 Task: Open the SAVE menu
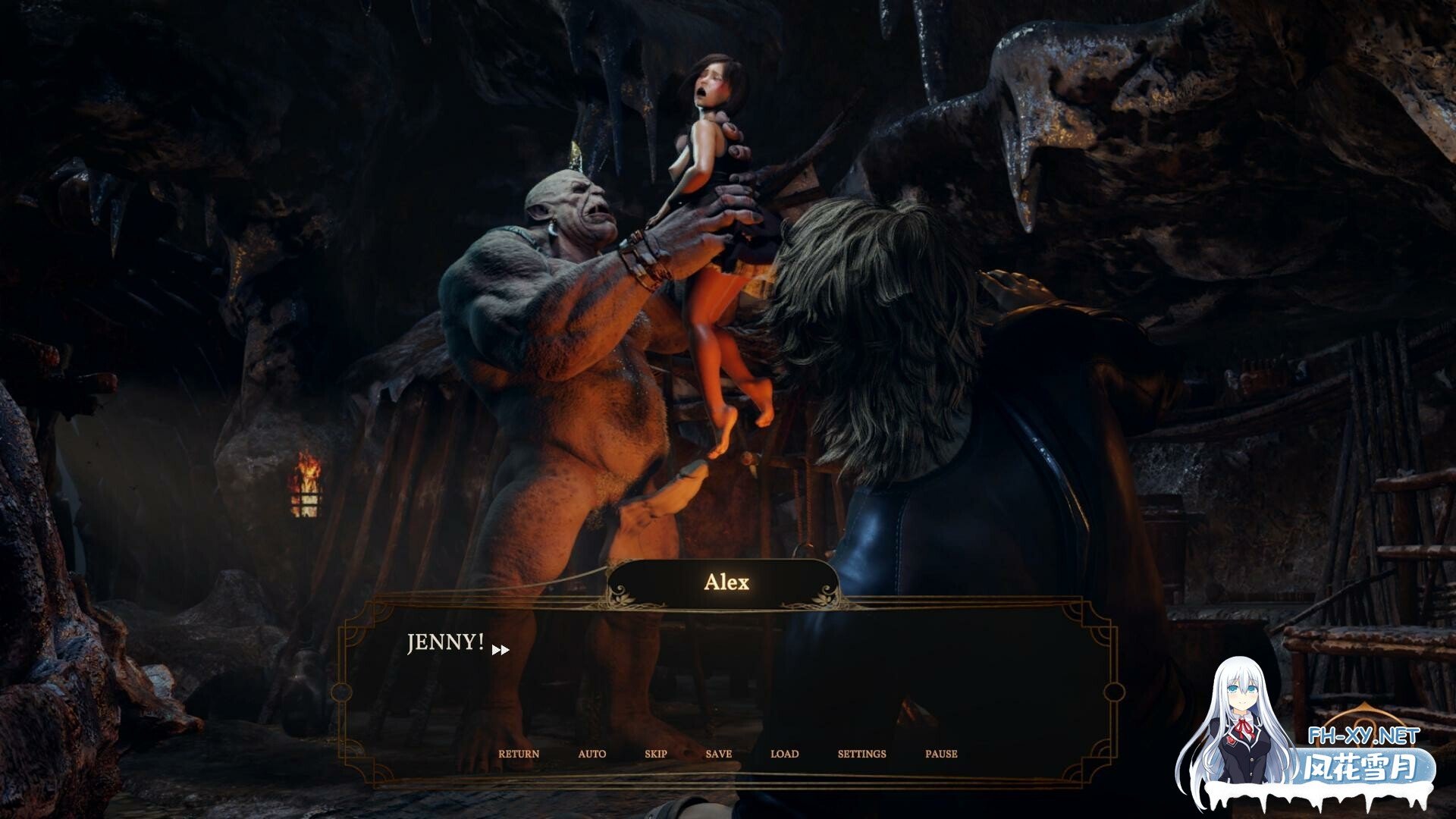(718, 754)
